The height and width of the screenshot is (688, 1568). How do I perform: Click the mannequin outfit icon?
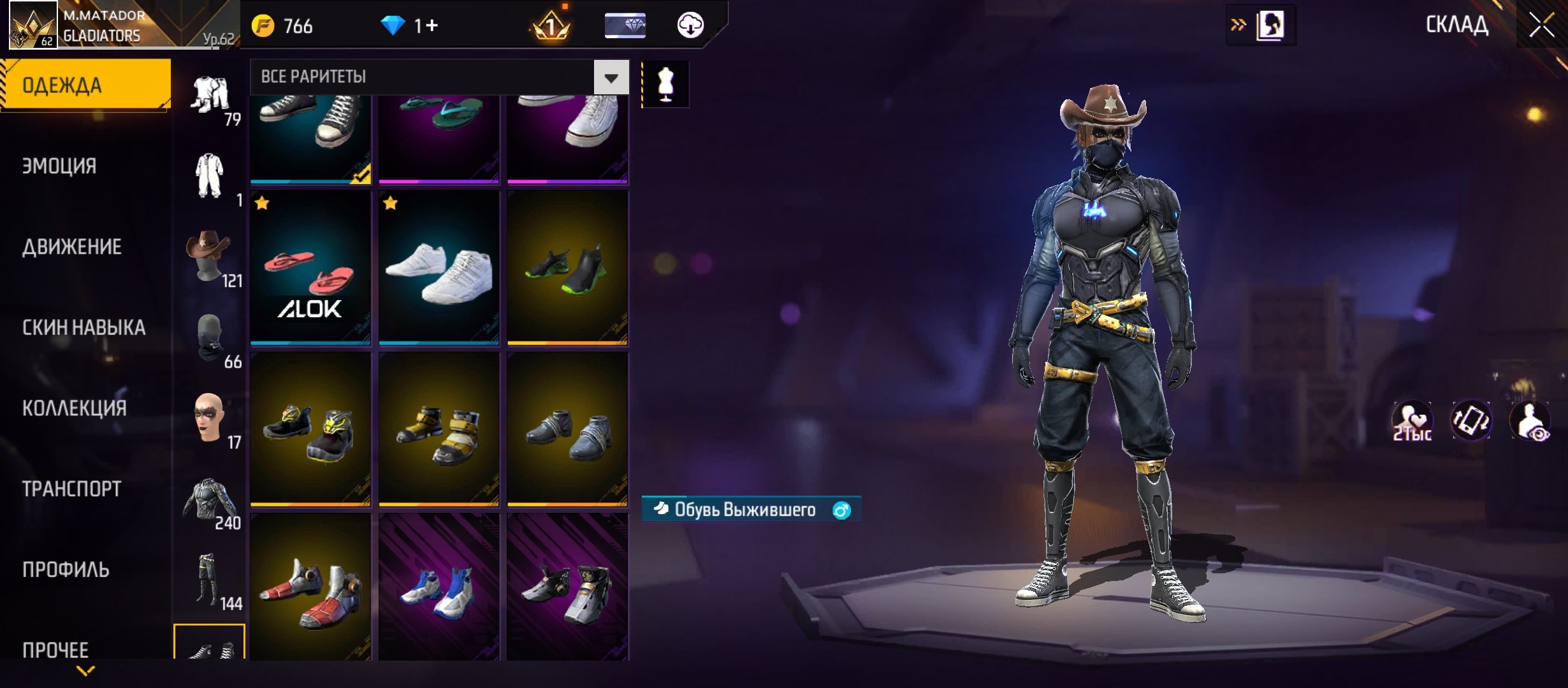[x=665, y=84]
